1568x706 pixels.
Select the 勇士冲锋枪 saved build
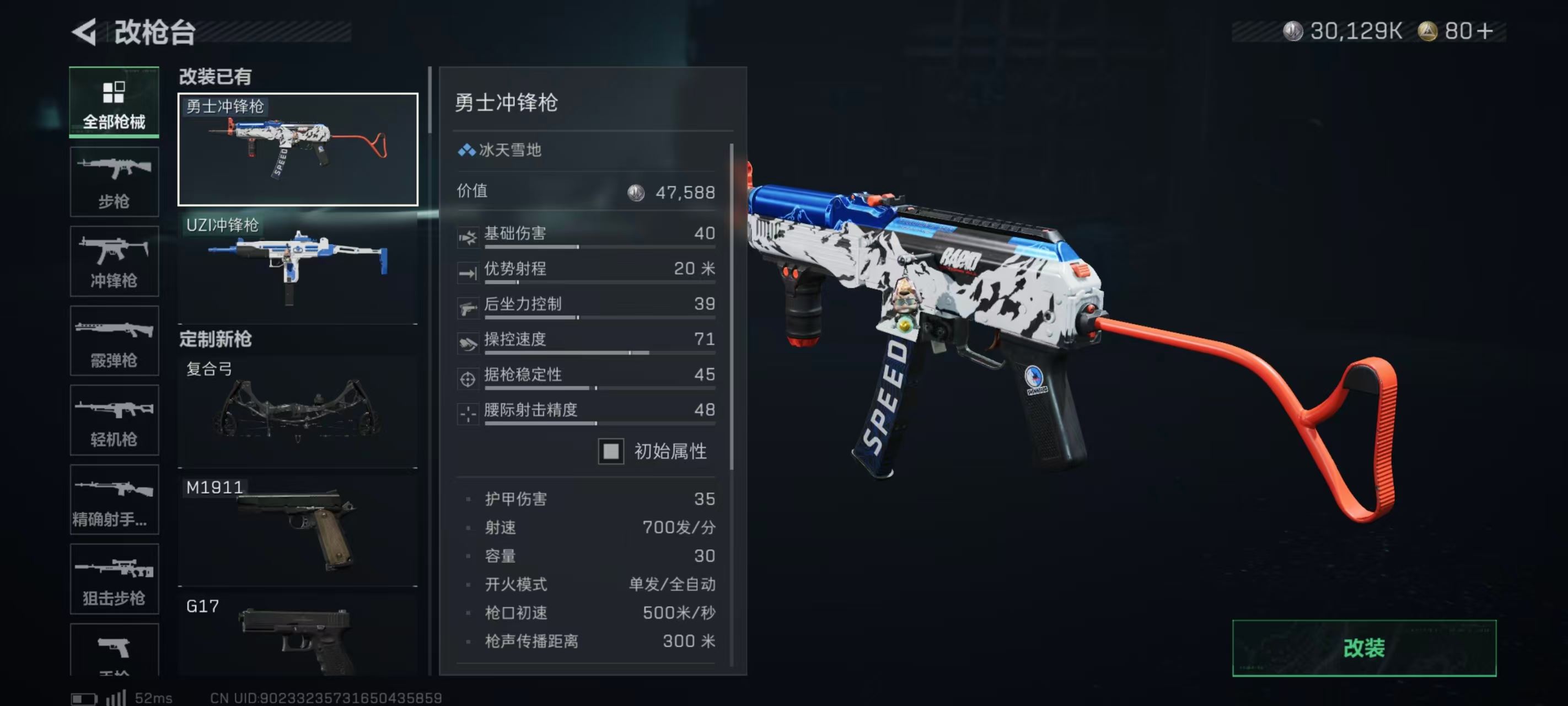click(298, 149)
